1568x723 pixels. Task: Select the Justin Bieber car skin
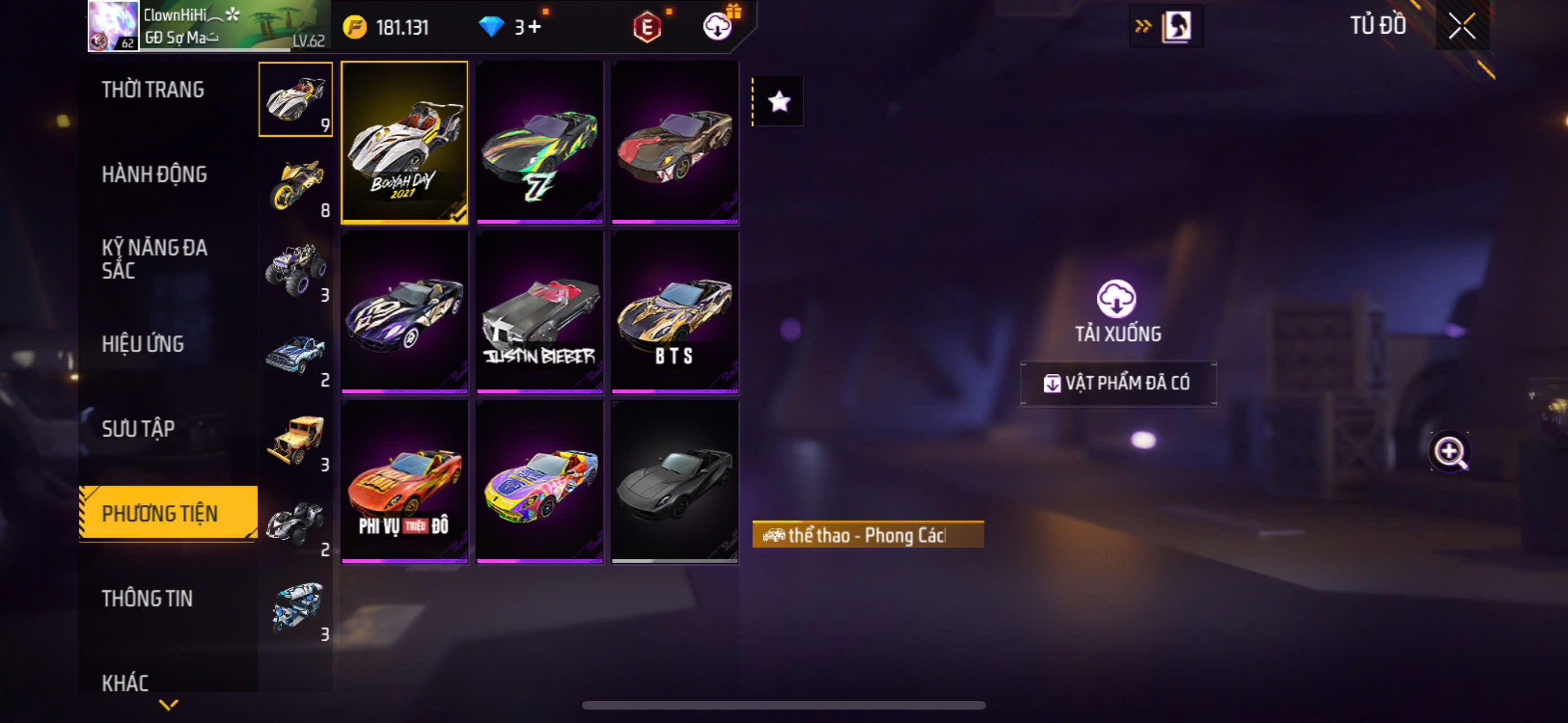click(x=539, y=312)
